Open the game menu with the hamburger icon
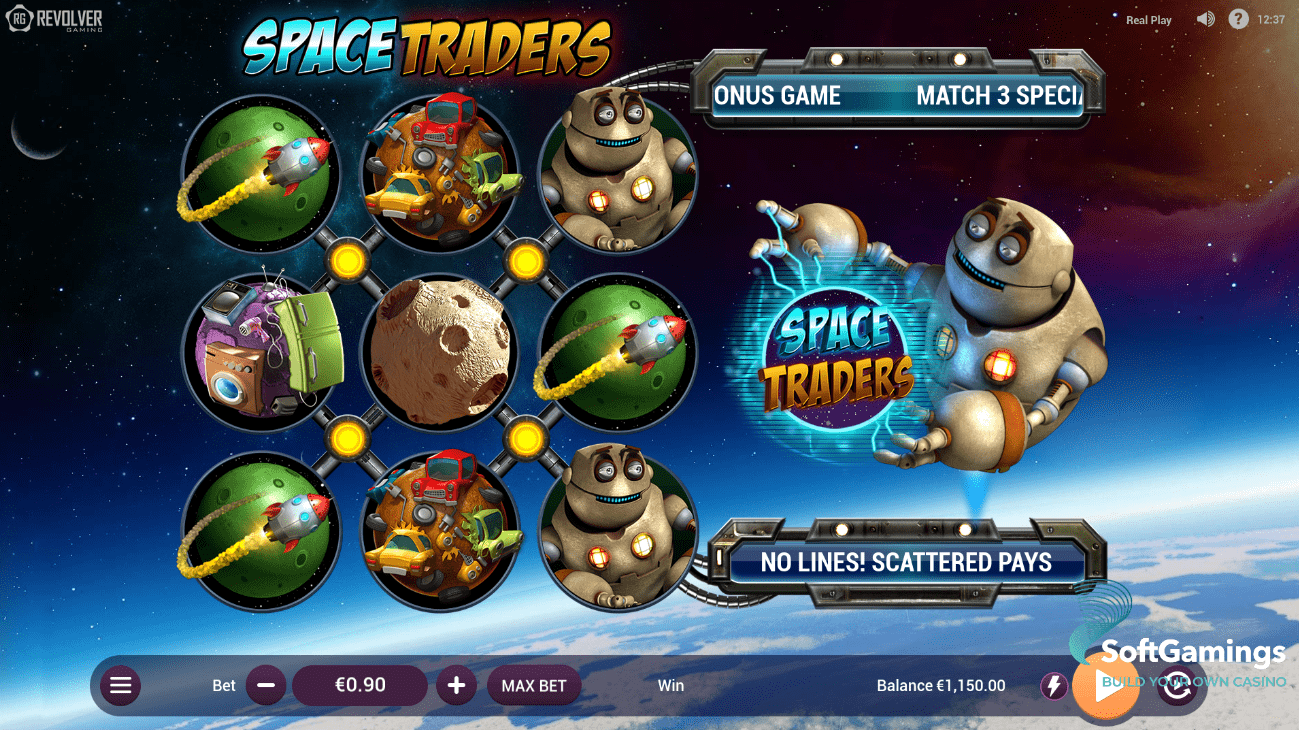The image size is (1299, 730). coord(120,686)
